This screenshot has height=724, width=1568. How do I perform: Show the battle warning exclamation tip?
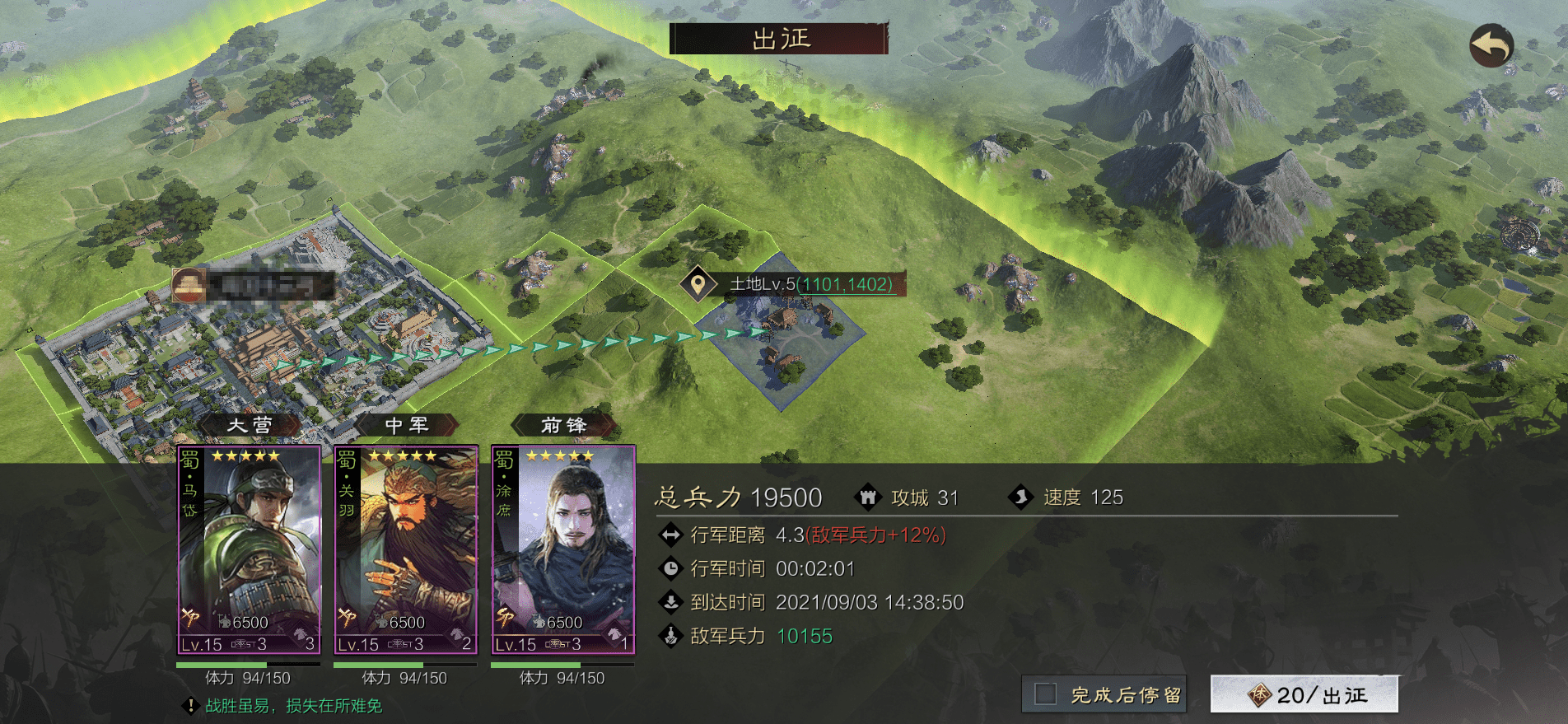point(190,706)
